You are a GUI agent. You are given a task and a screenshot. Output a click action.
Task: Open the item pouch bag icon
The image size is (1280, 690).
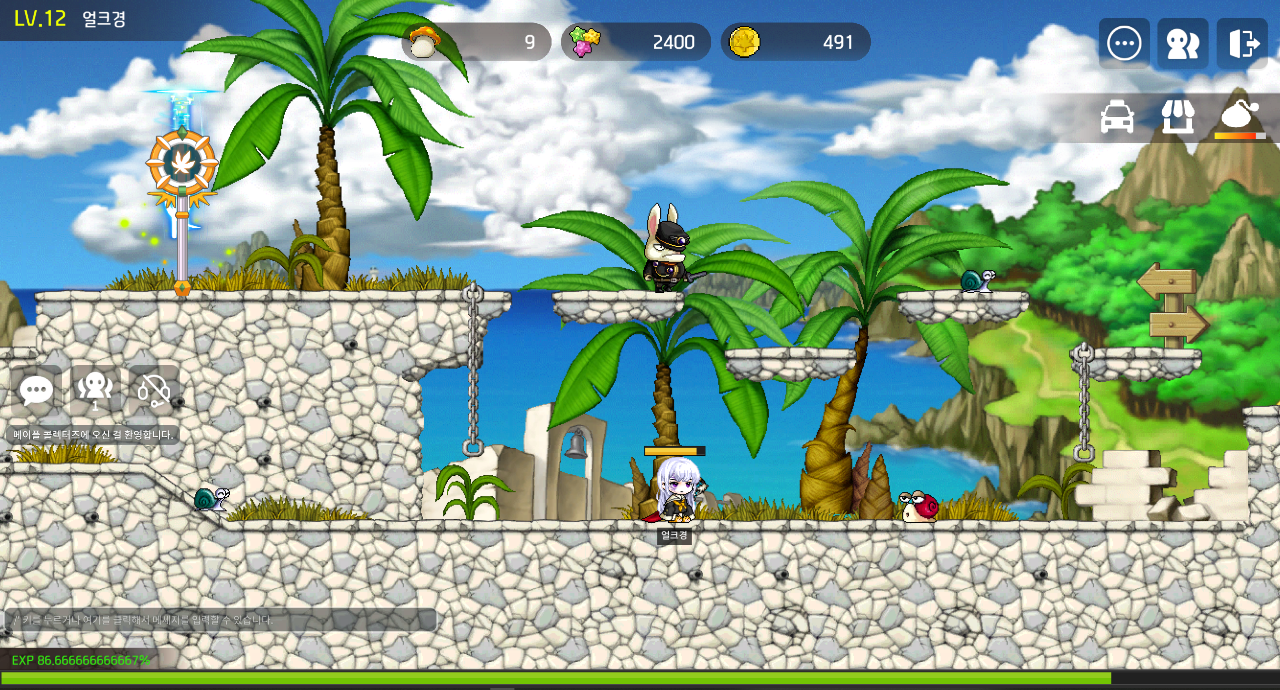(1240, 117)
